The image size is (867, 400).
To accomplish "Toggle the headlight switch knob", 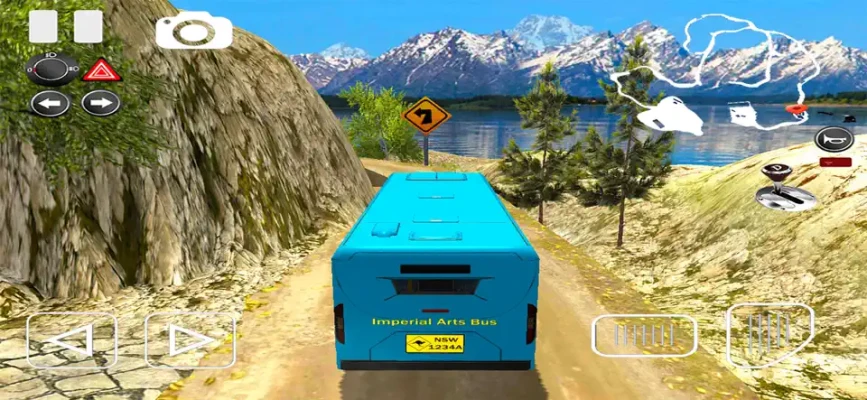I will click(52, 69).
